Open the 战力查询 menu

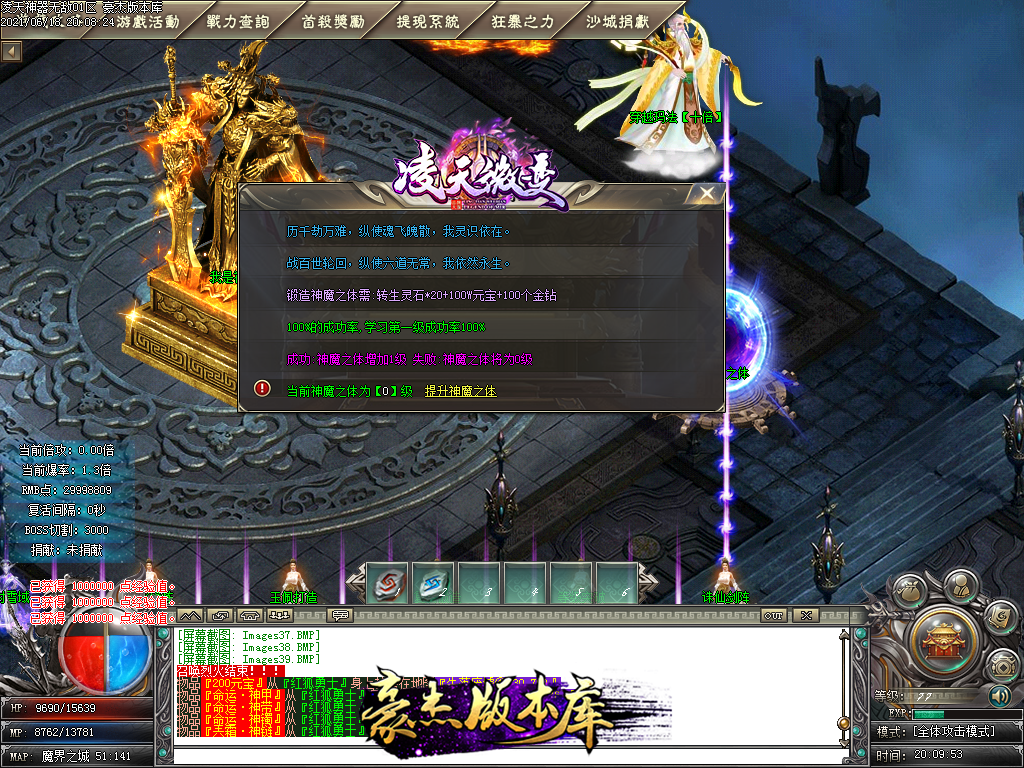237,21
